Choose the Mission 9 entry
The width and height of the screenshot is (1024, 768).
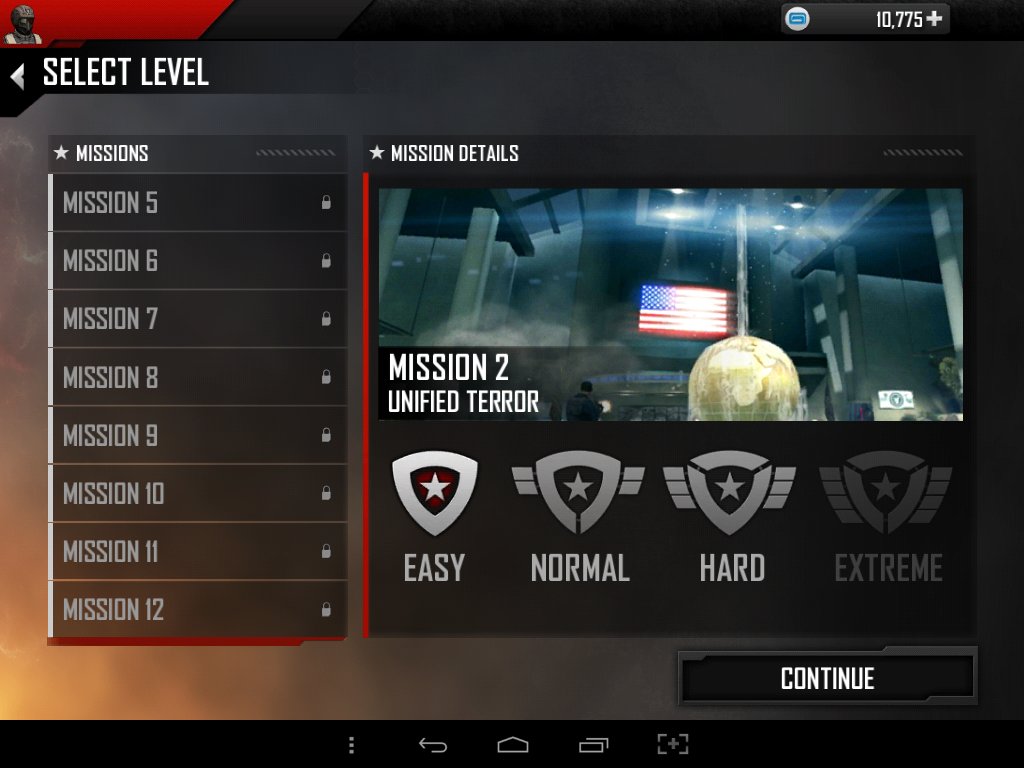pos(198,435)
